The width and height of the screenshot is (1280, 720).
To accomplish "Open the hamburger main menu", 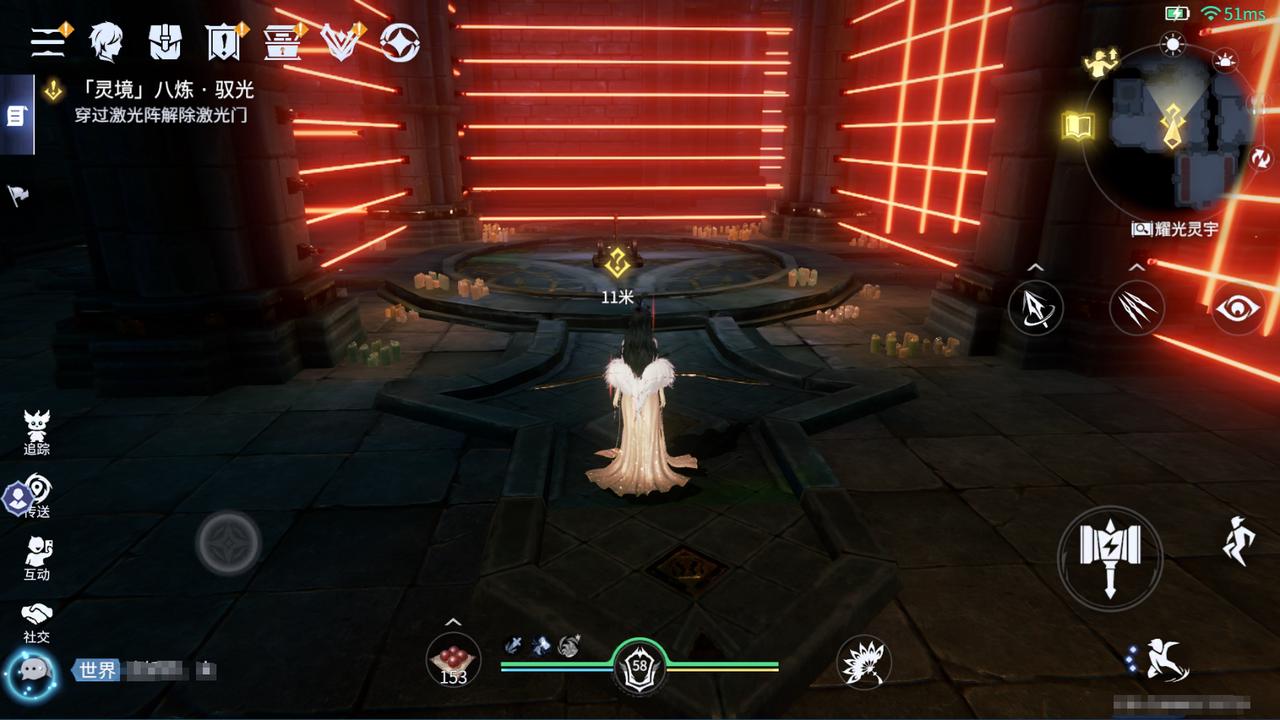I will 47,41.
